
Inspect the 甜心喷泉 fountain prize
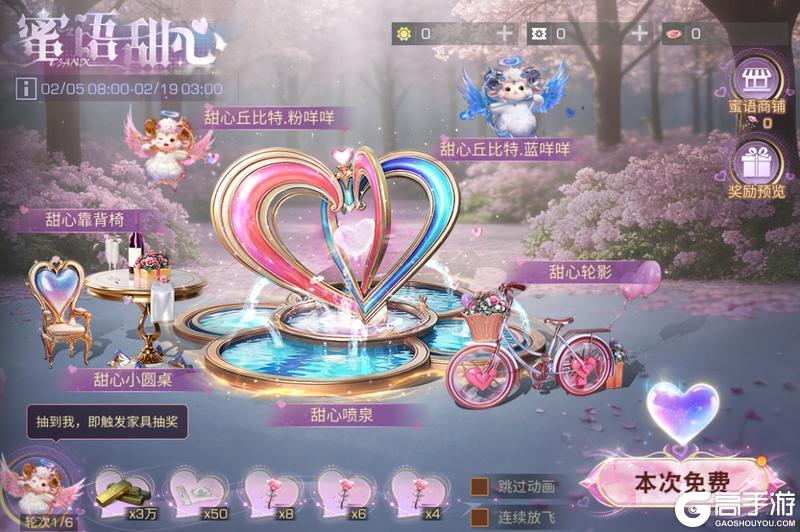[x=330, y=300]
